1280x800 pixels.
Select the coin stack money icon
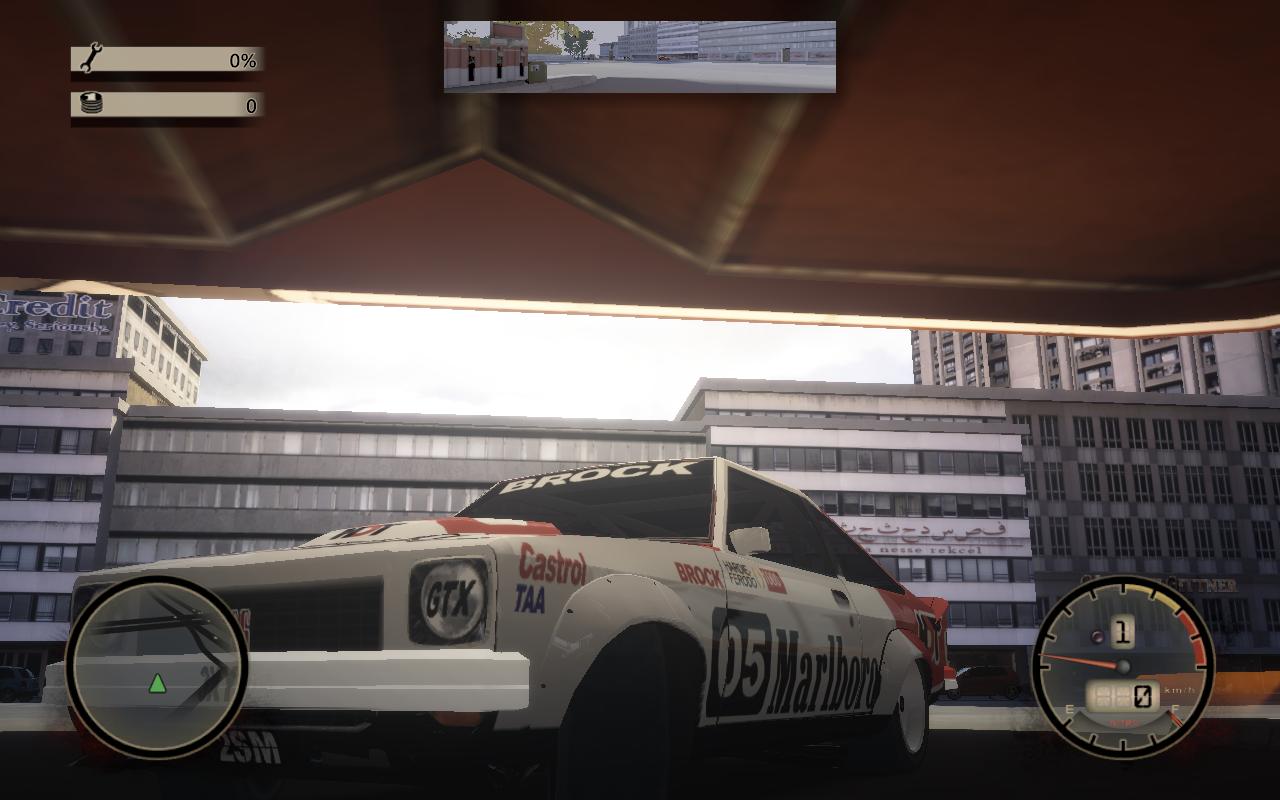coord(91,104)
